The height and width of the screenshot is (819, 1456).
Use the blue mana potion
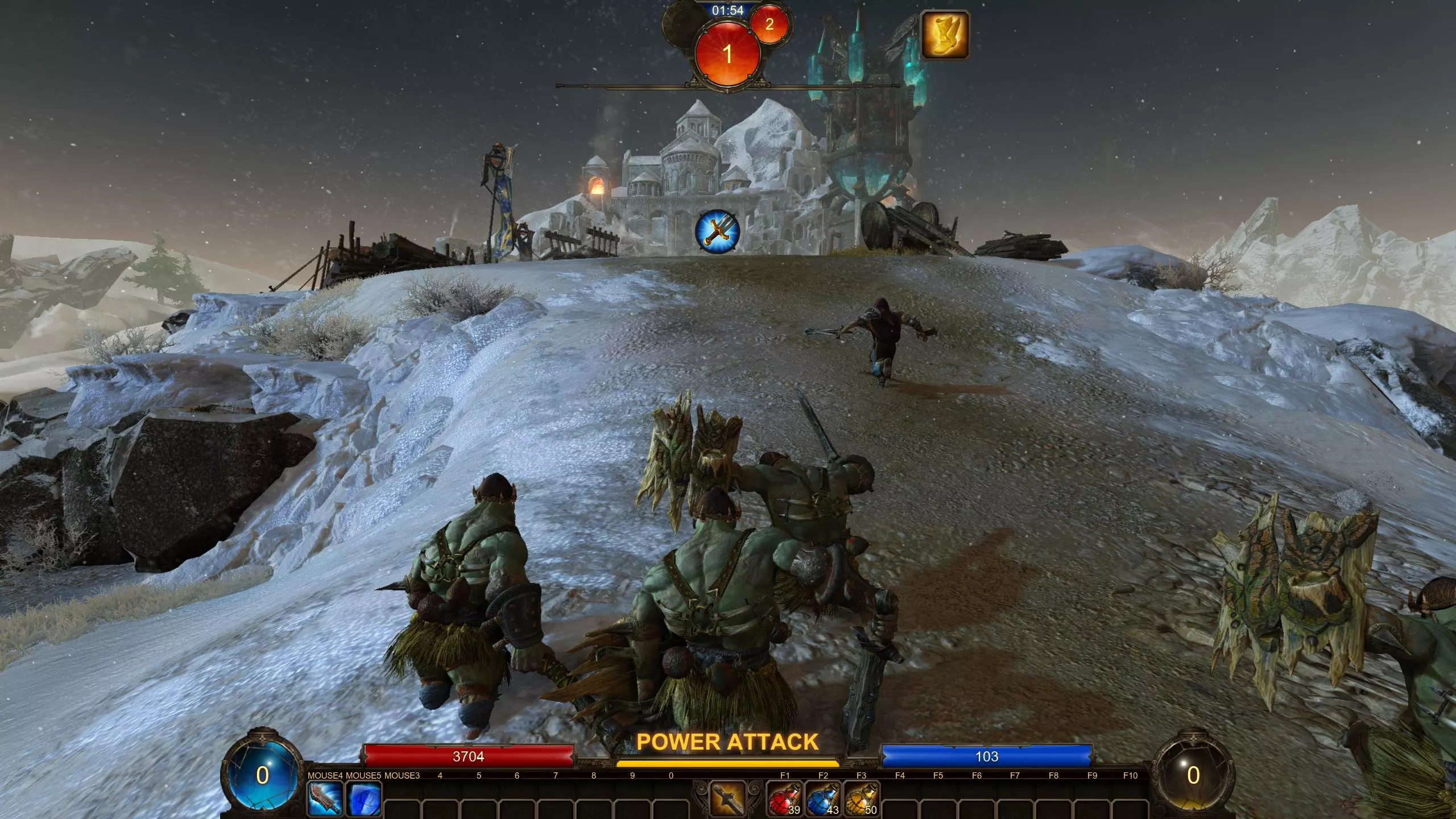822,799
